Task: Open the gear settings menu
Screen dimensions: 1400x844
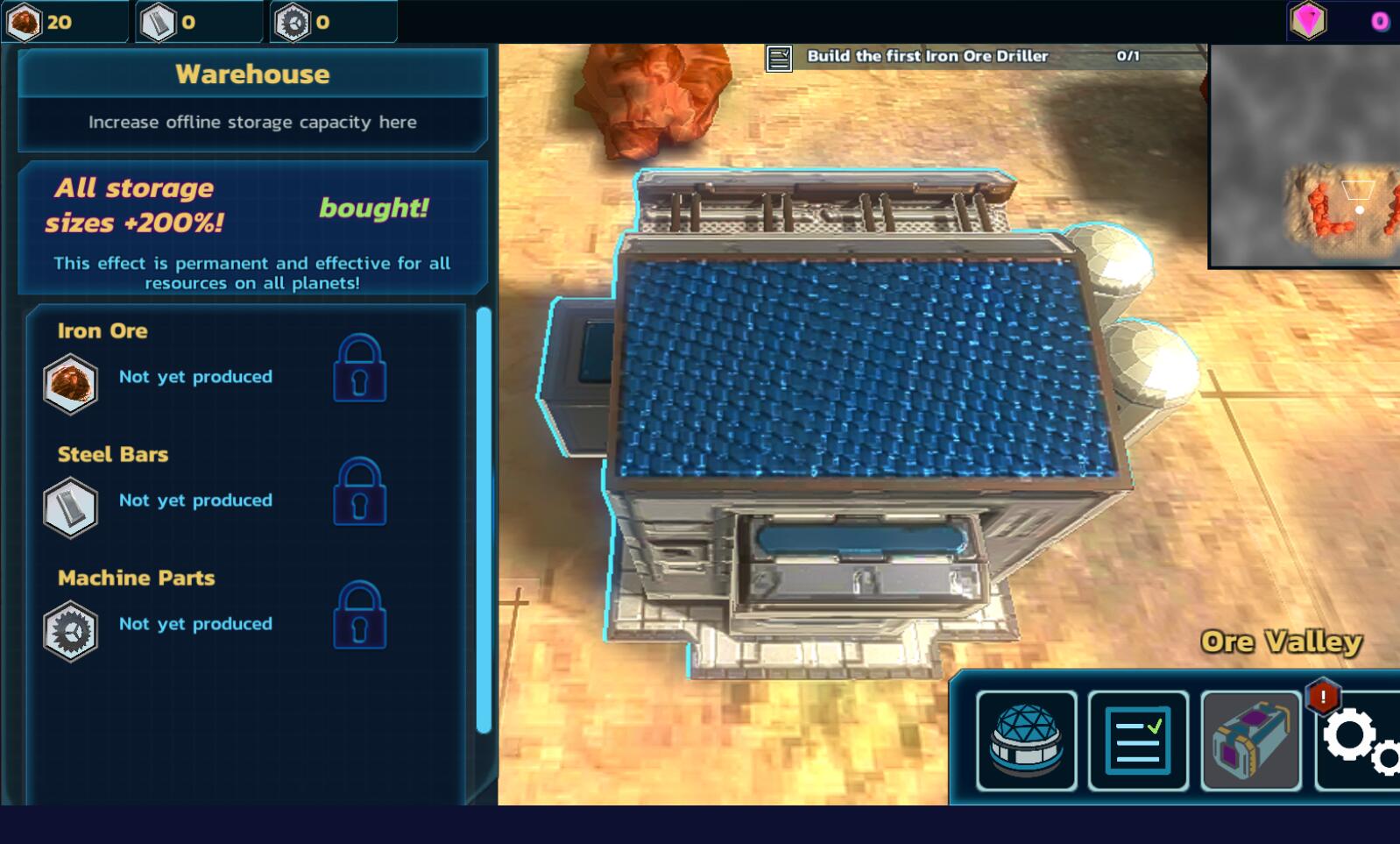Action: point(1359,741)
